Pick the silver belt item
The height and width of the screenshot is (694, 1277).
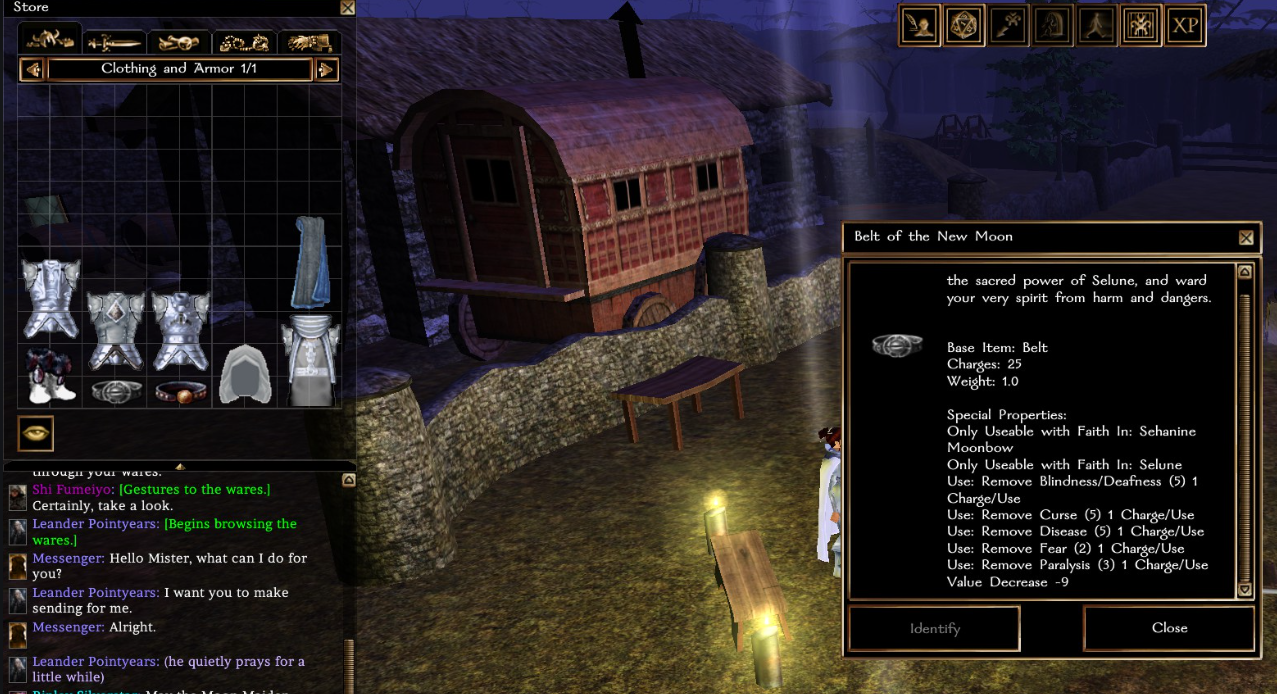pos(115,390)
